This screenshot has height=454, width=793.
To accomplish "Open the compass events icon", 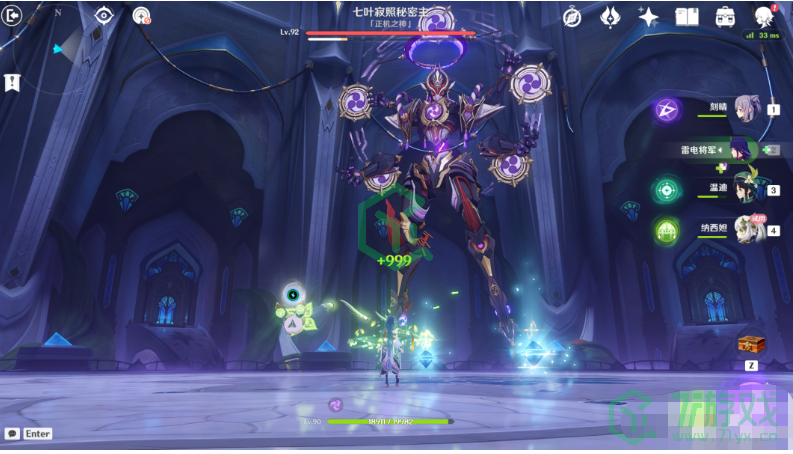I will [572, 17].
